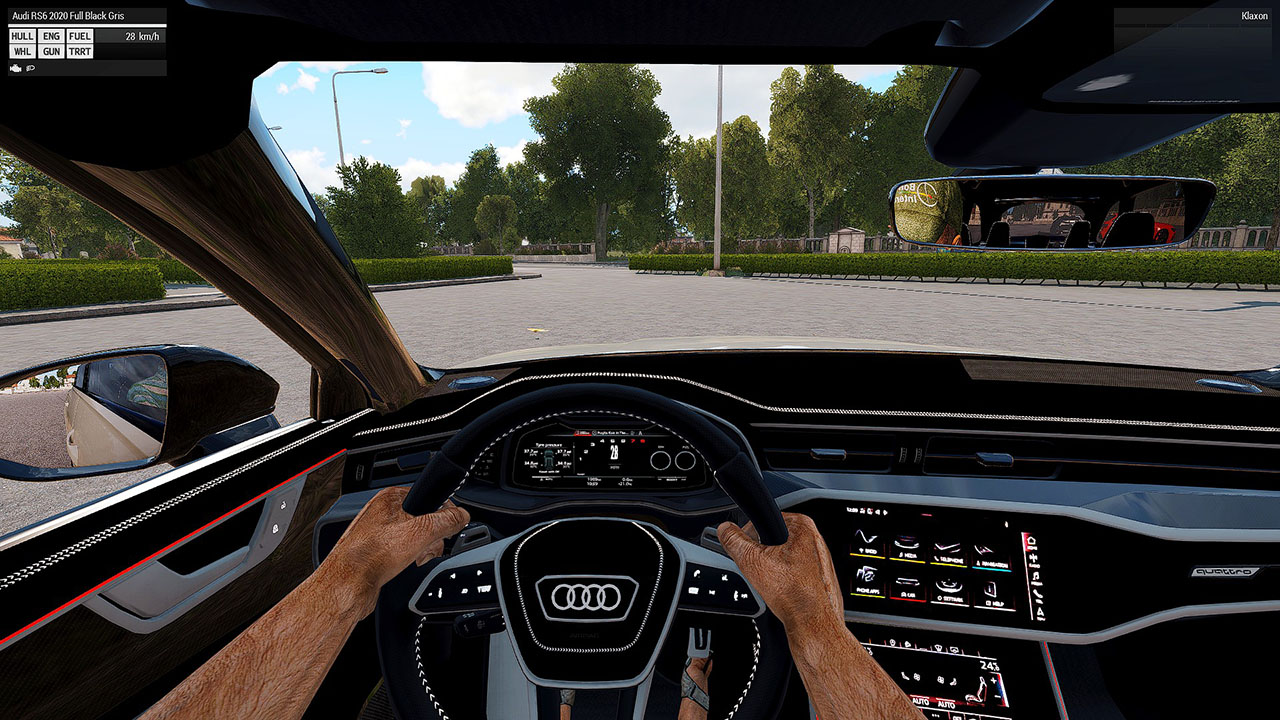Select the TRRT turret status indicator
The width and height of the screenshot is (1280, 720).
tap(80, 51)
